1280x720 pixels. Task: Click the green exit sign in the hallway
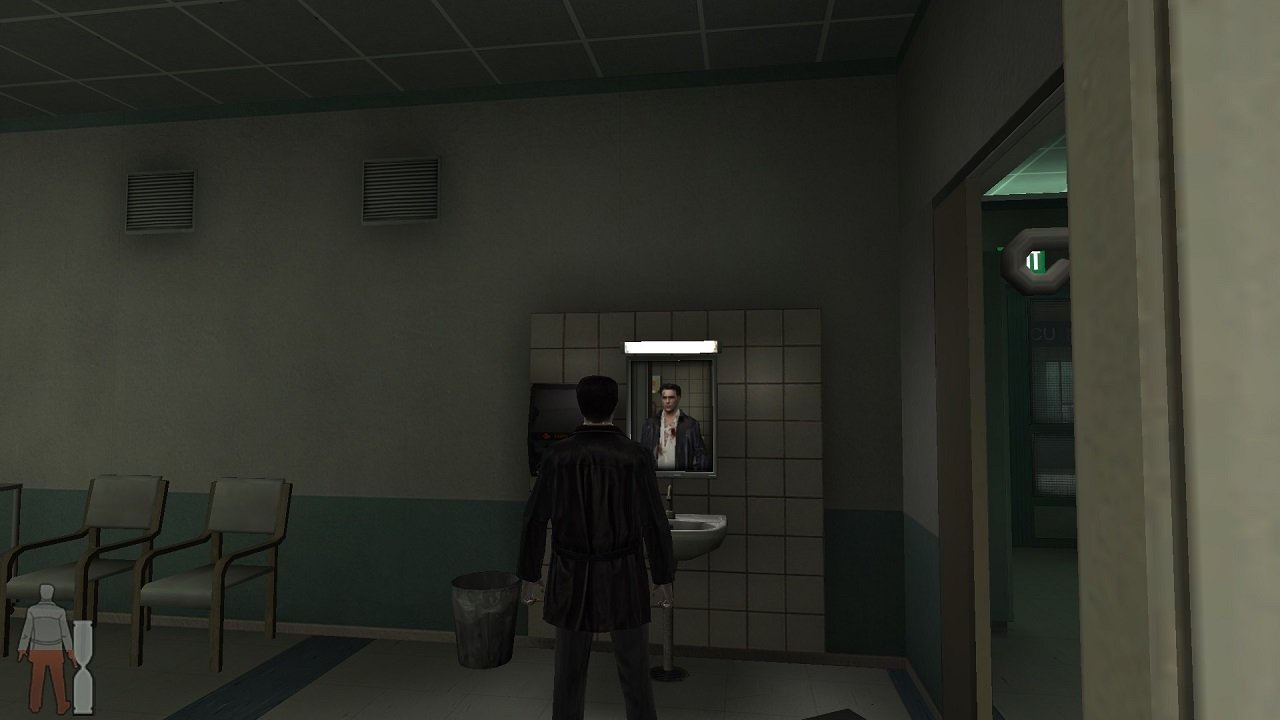[x=1038, y=260]
